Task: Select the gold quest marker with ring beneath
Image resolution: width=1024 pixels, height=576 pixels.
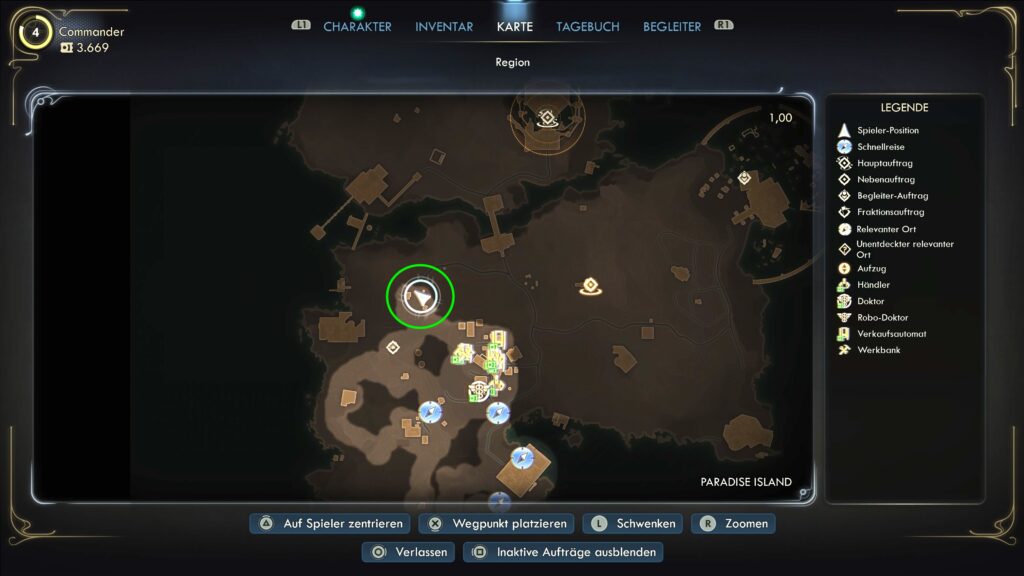Action: point(590,288)
